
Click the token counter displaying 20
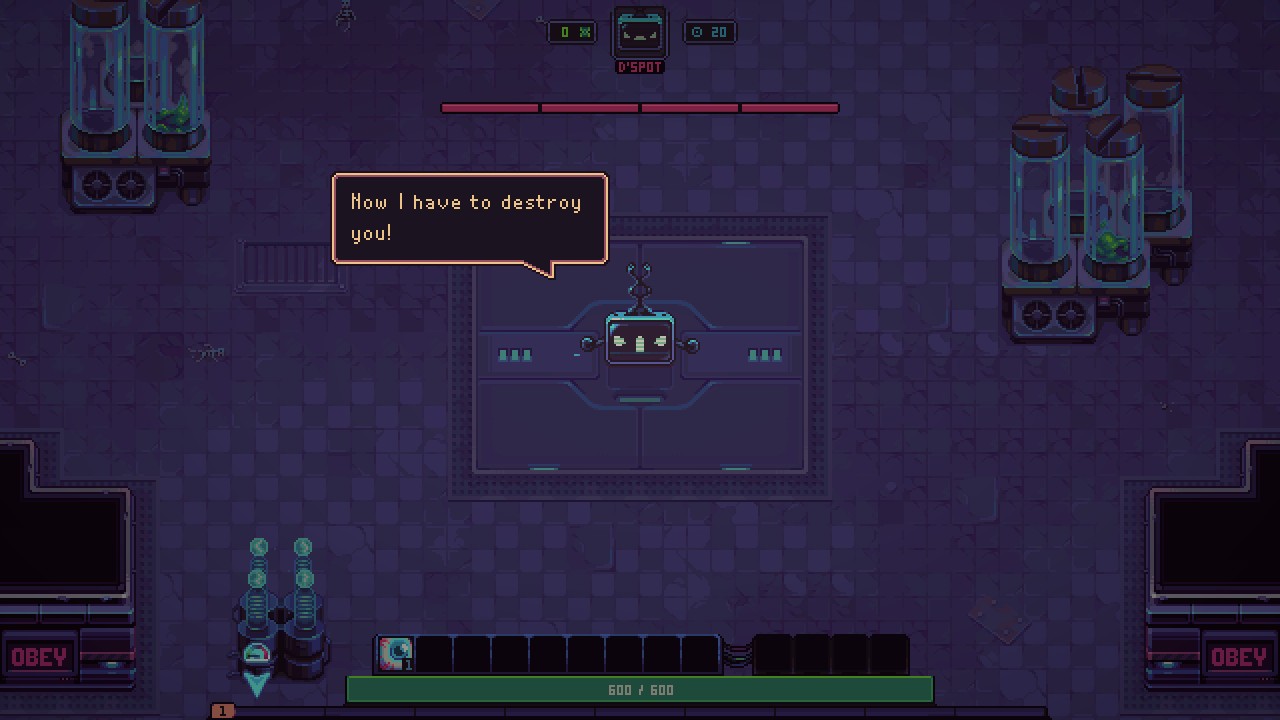click(710, 31)
